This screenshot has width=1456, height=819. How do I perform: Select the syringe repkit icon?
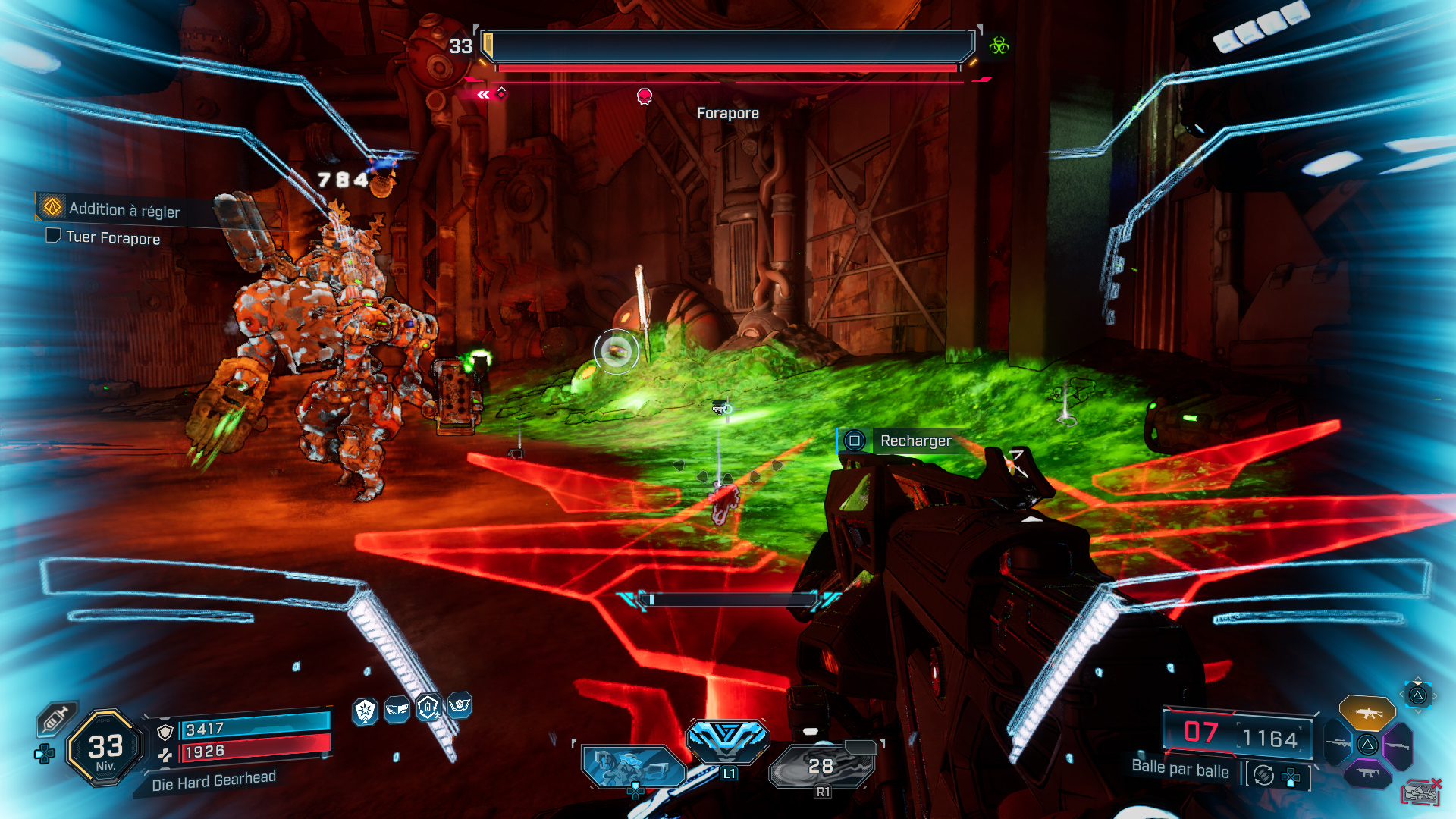point(56,717)
